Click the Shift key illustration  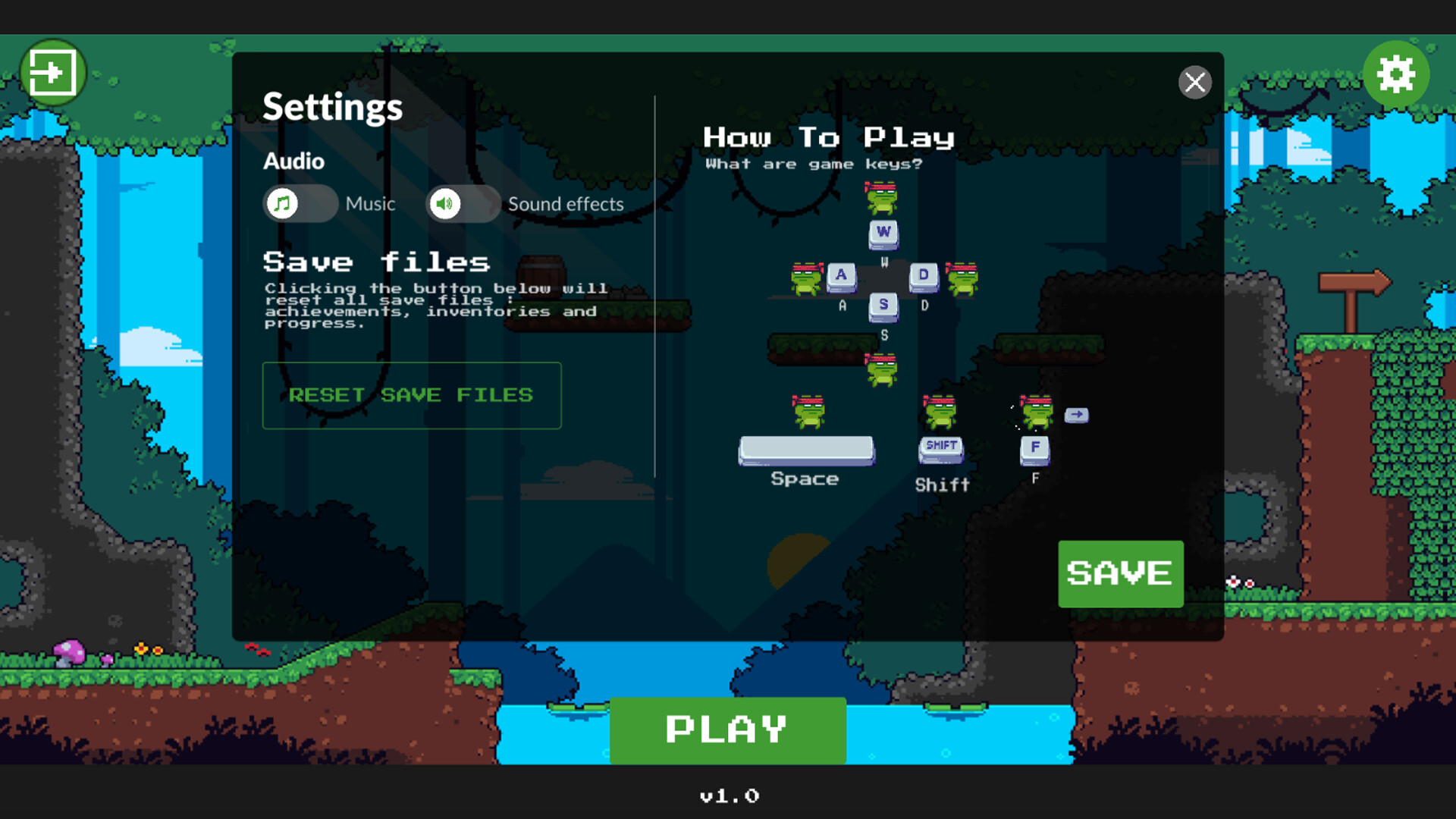(940, 447)
